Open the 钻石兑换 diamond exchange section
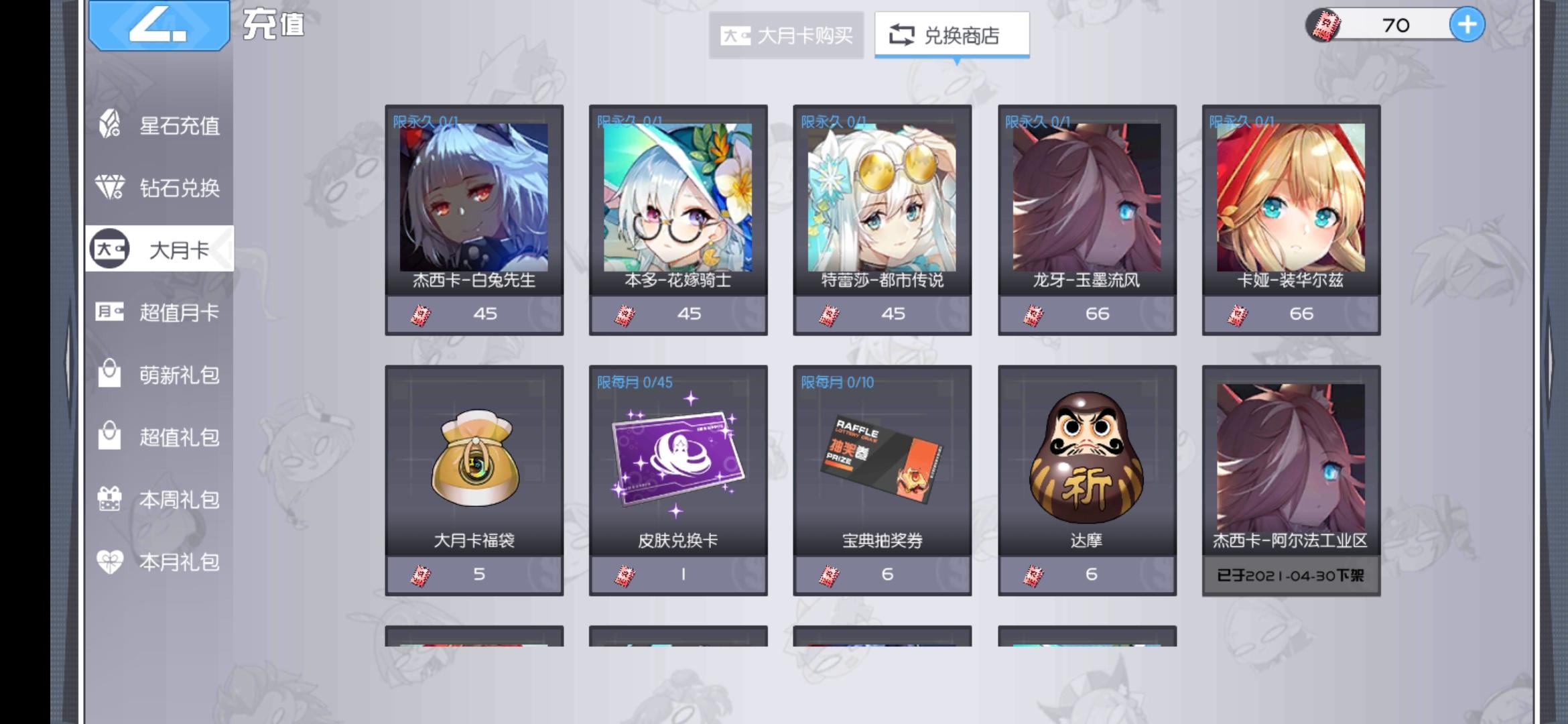This screenshot has height=724, width=1568. [x=111, y=188]
